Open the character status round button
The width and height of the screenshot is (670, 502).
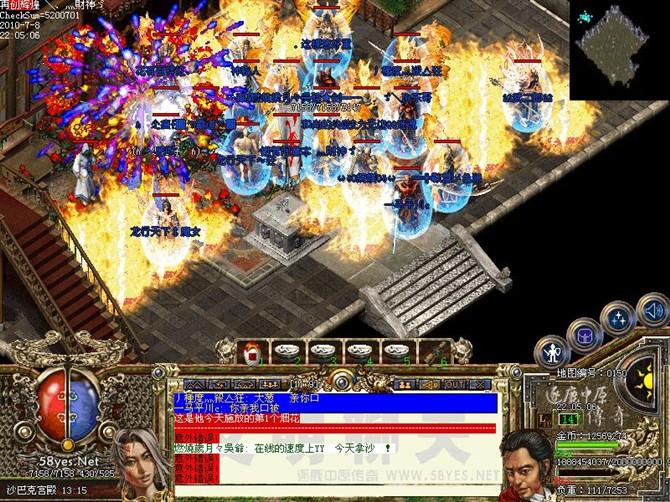552,352
